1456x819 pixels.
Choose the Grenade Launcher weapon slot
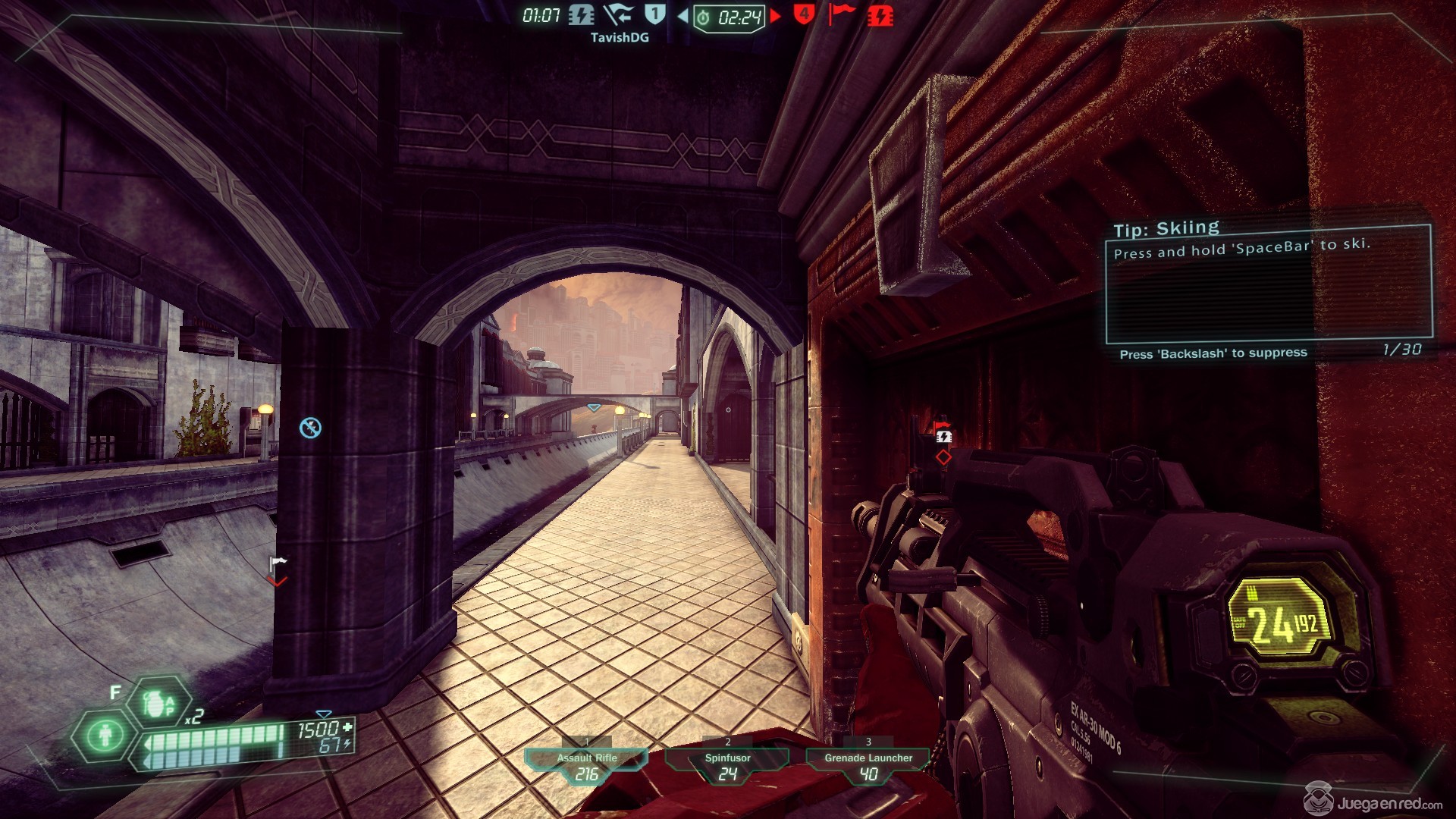pos(868,764)
